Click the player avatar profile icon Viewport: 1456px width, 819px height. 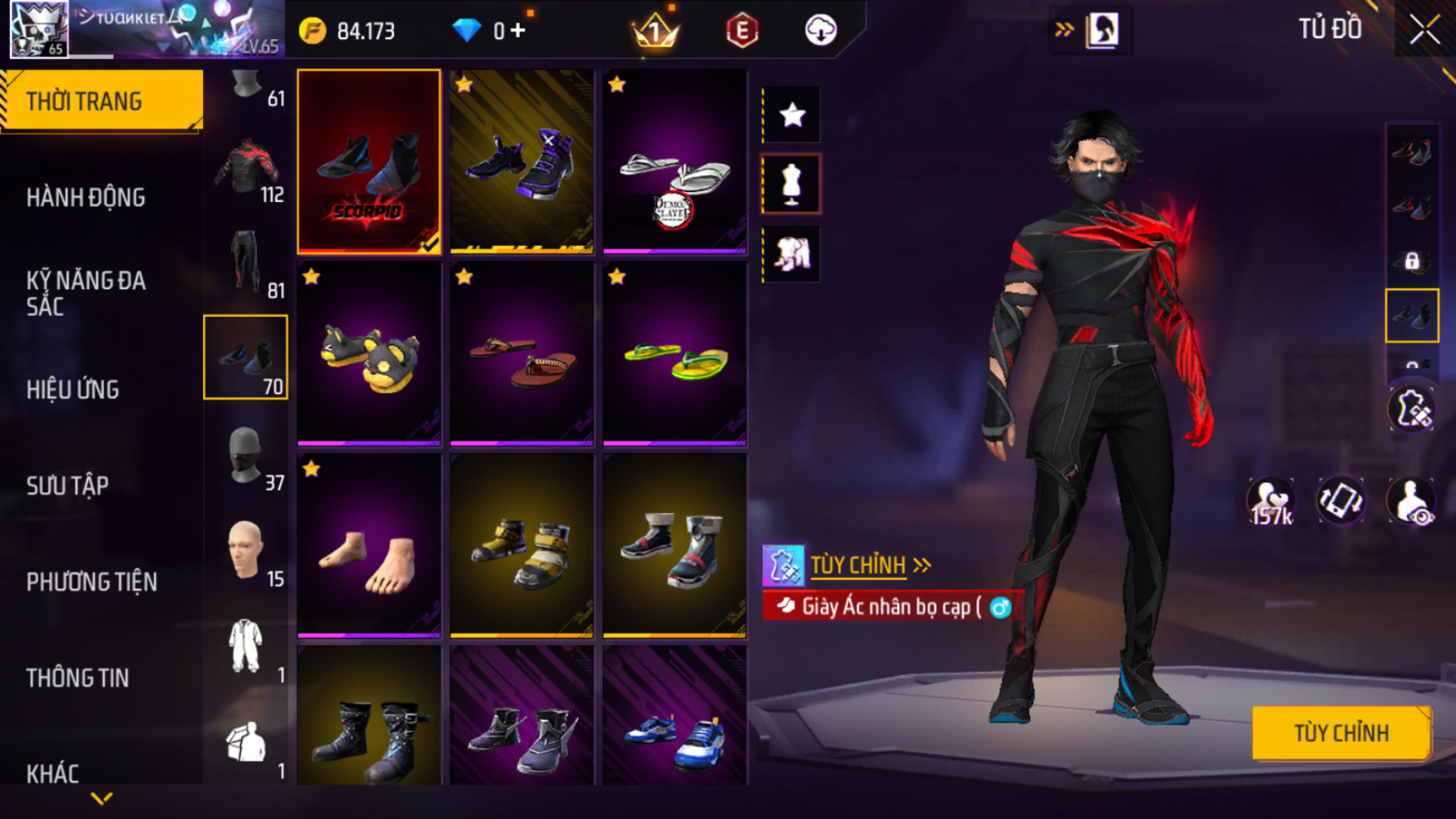pos(38,29)
